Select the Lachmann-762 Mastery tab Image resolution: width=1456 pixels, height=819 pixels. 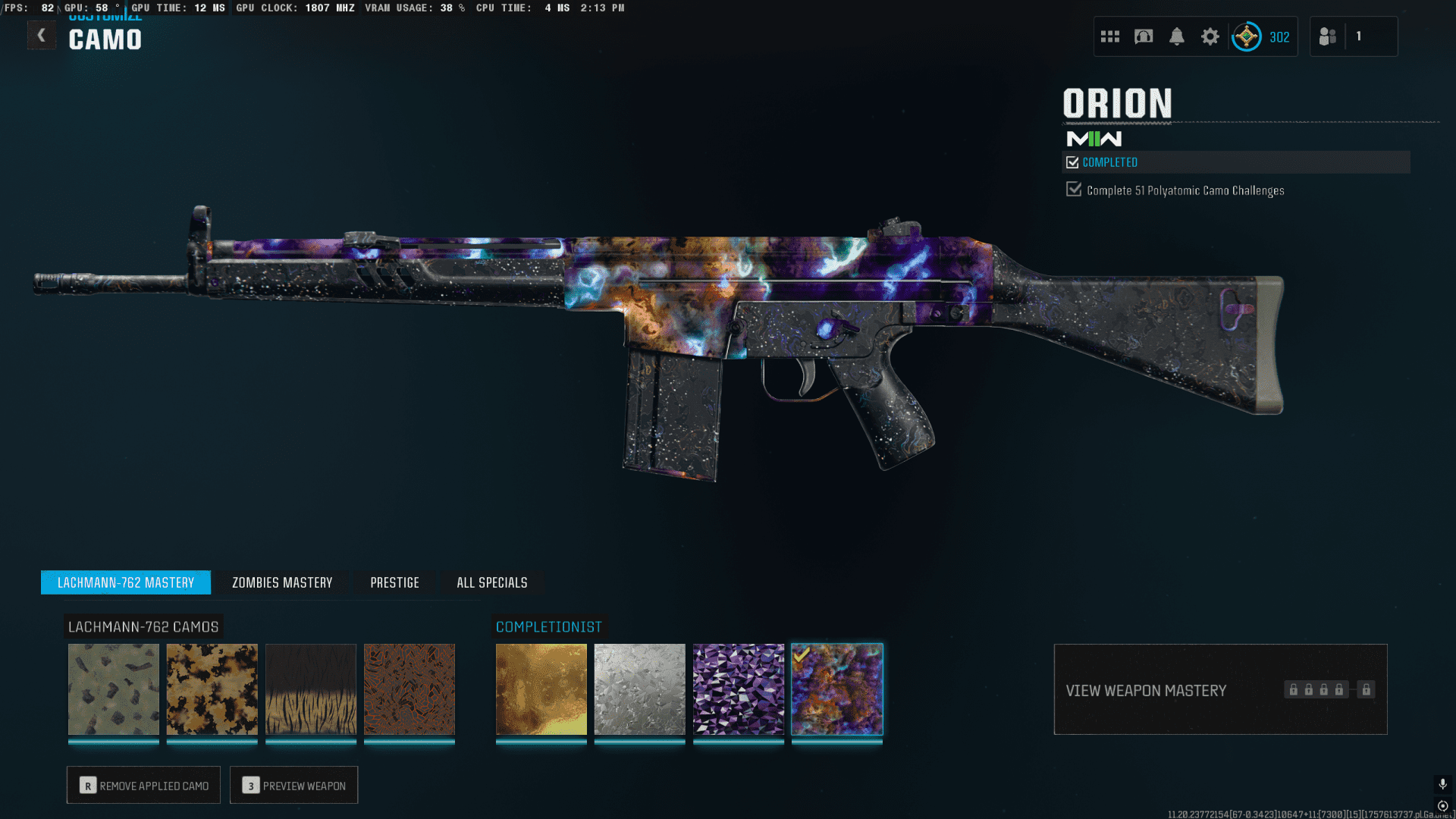[126, 582]
